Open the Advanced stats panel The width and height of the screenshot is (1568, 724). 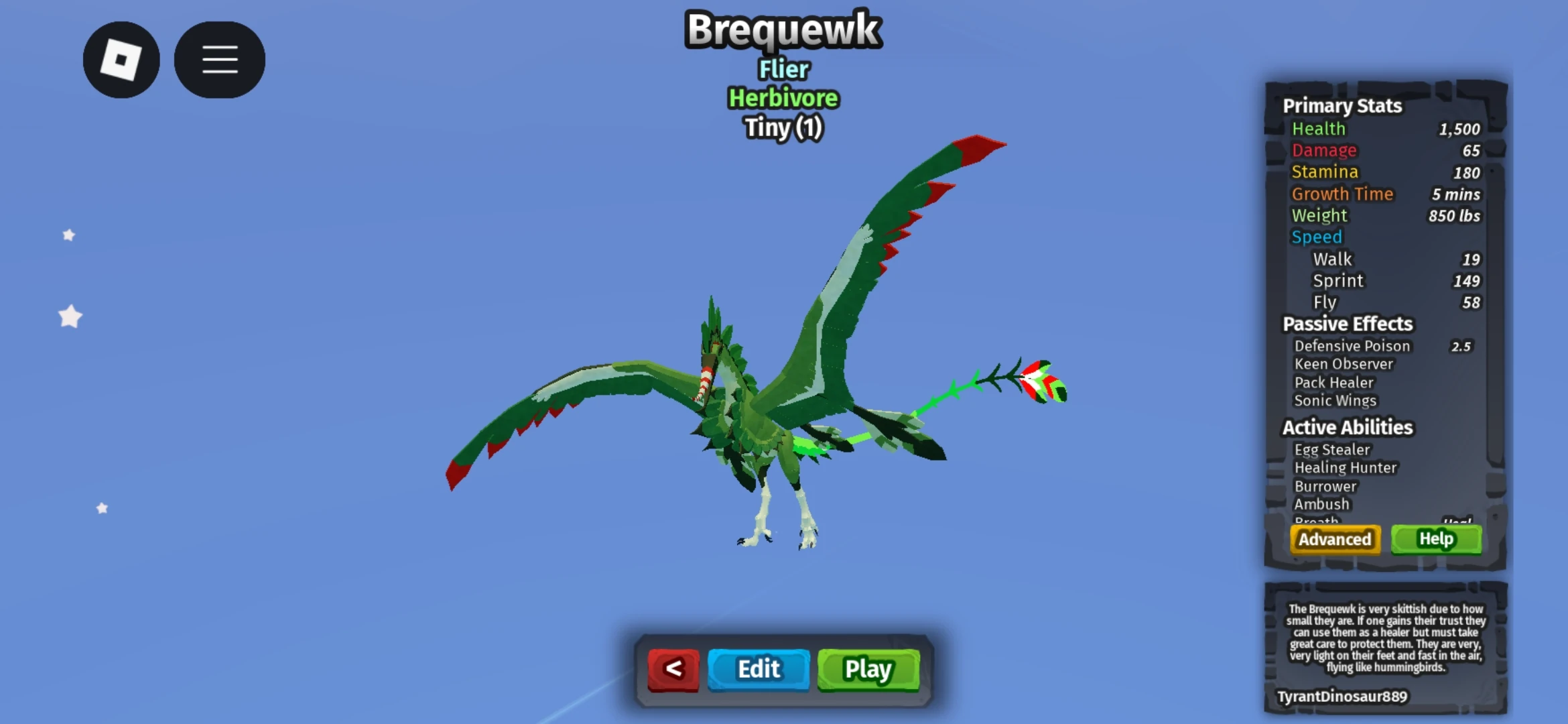pyautogui.click(x=1334, y=539)
